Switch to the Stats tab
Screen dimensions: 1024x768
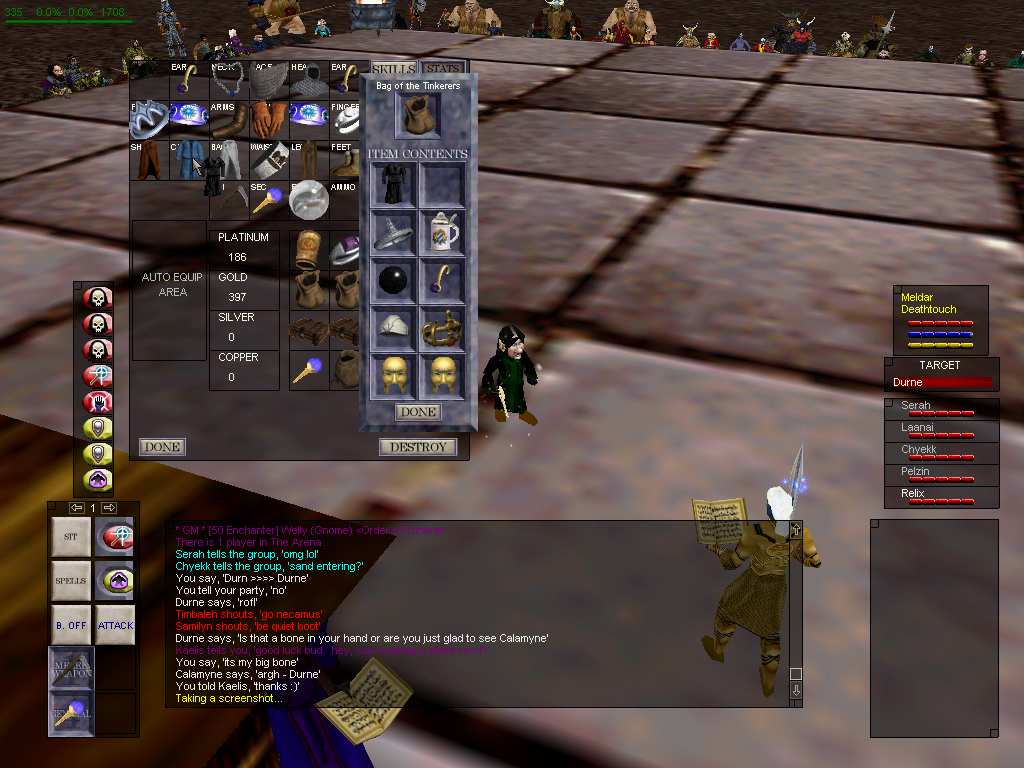point(443,69)
